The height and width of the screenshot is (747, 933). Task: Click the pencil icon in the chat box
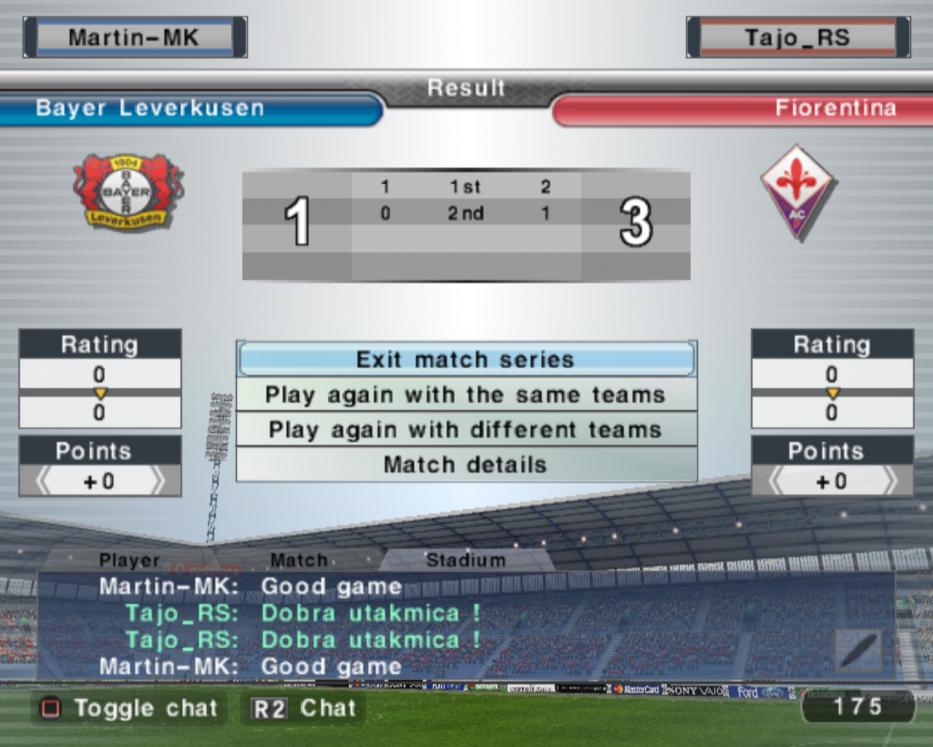(x=858, y=651)
